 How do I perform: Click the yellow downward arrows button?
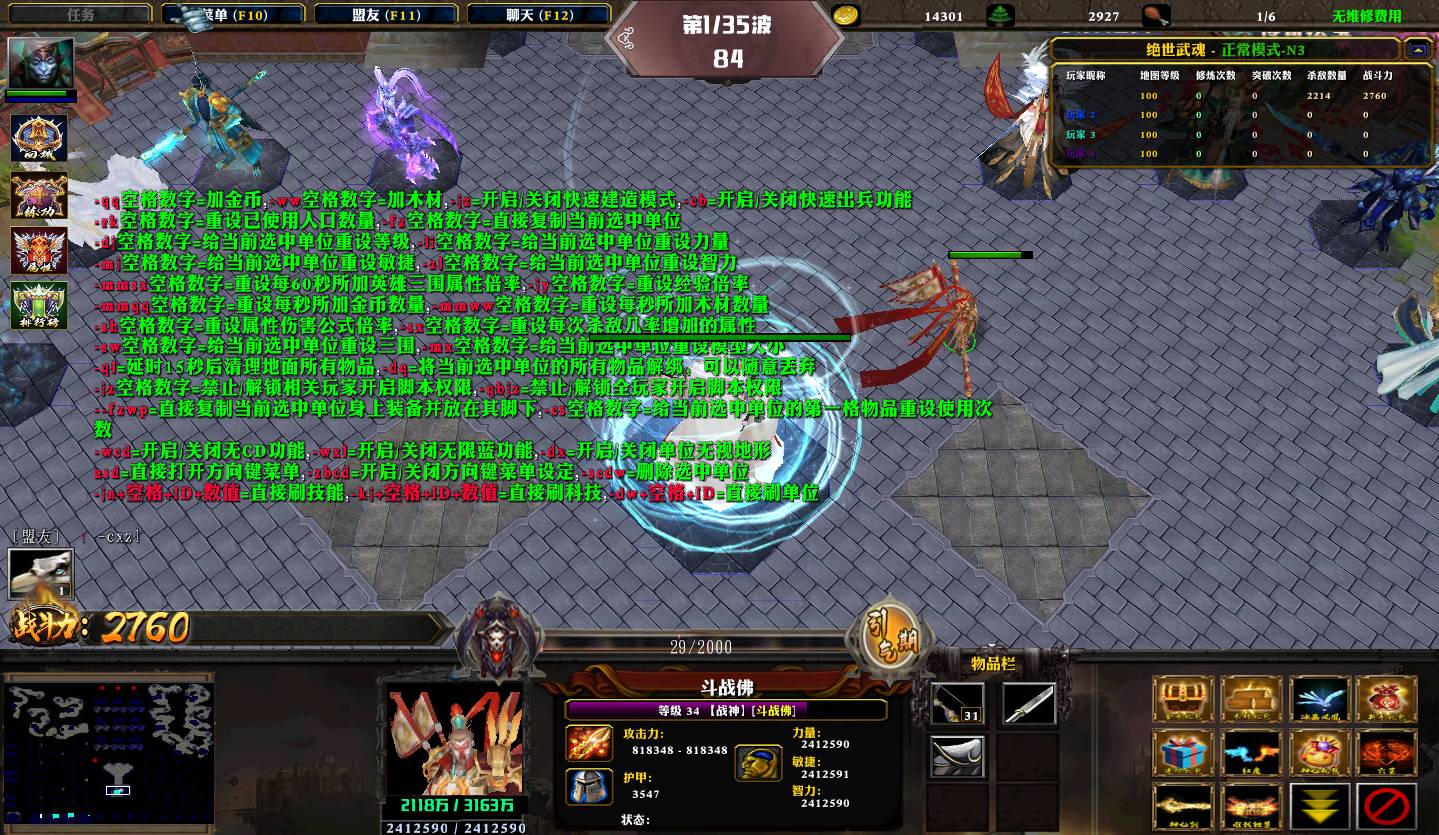[1320, 806]
